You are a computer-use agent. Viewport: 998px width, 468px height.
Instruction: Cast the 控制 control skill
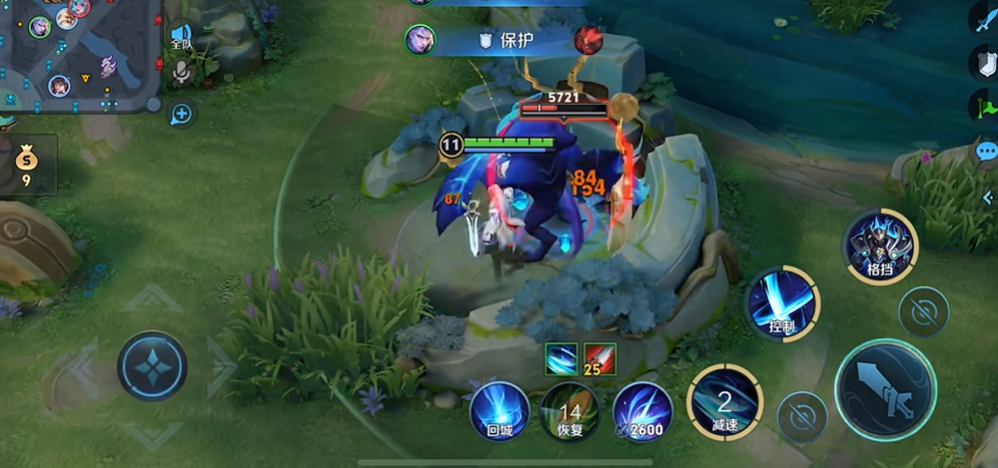click(782, 303)
